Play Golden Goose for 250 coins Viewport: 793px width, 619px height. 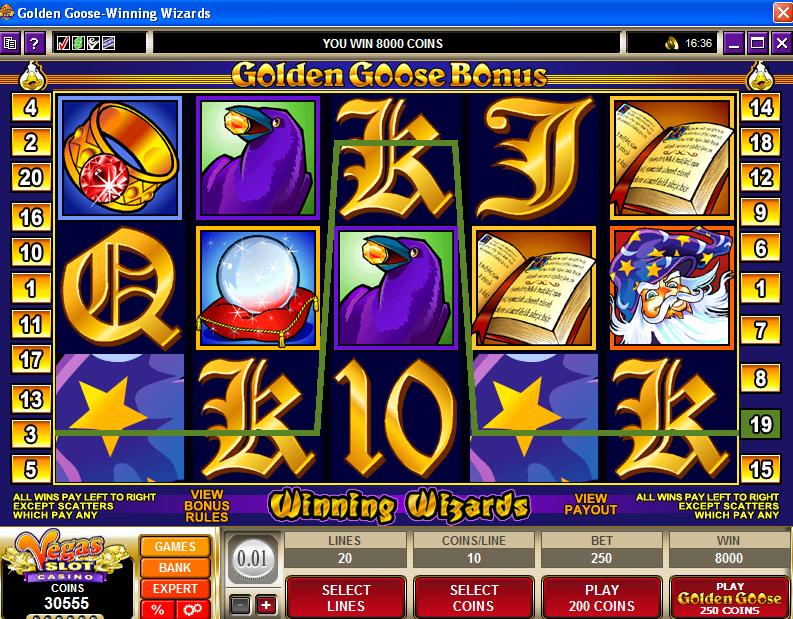tap(729, 597)
